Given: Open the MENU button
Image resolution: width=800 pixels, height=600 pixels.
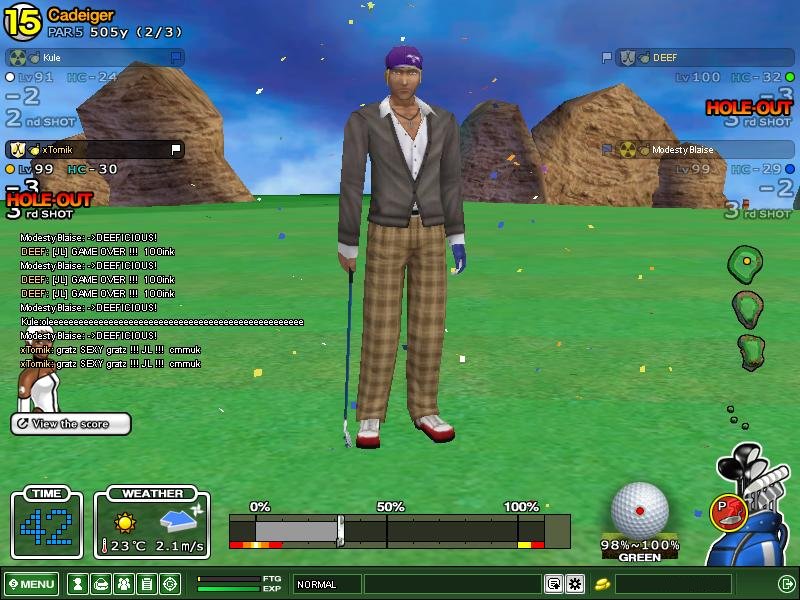Looking at the screenshot, I should tap(31, 584).
